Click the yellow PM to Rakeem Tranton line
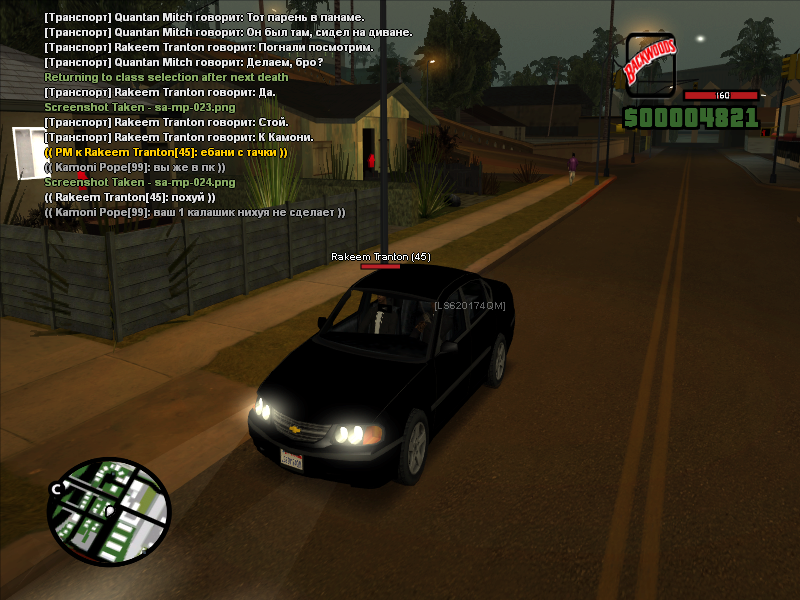 coord(166,152)
